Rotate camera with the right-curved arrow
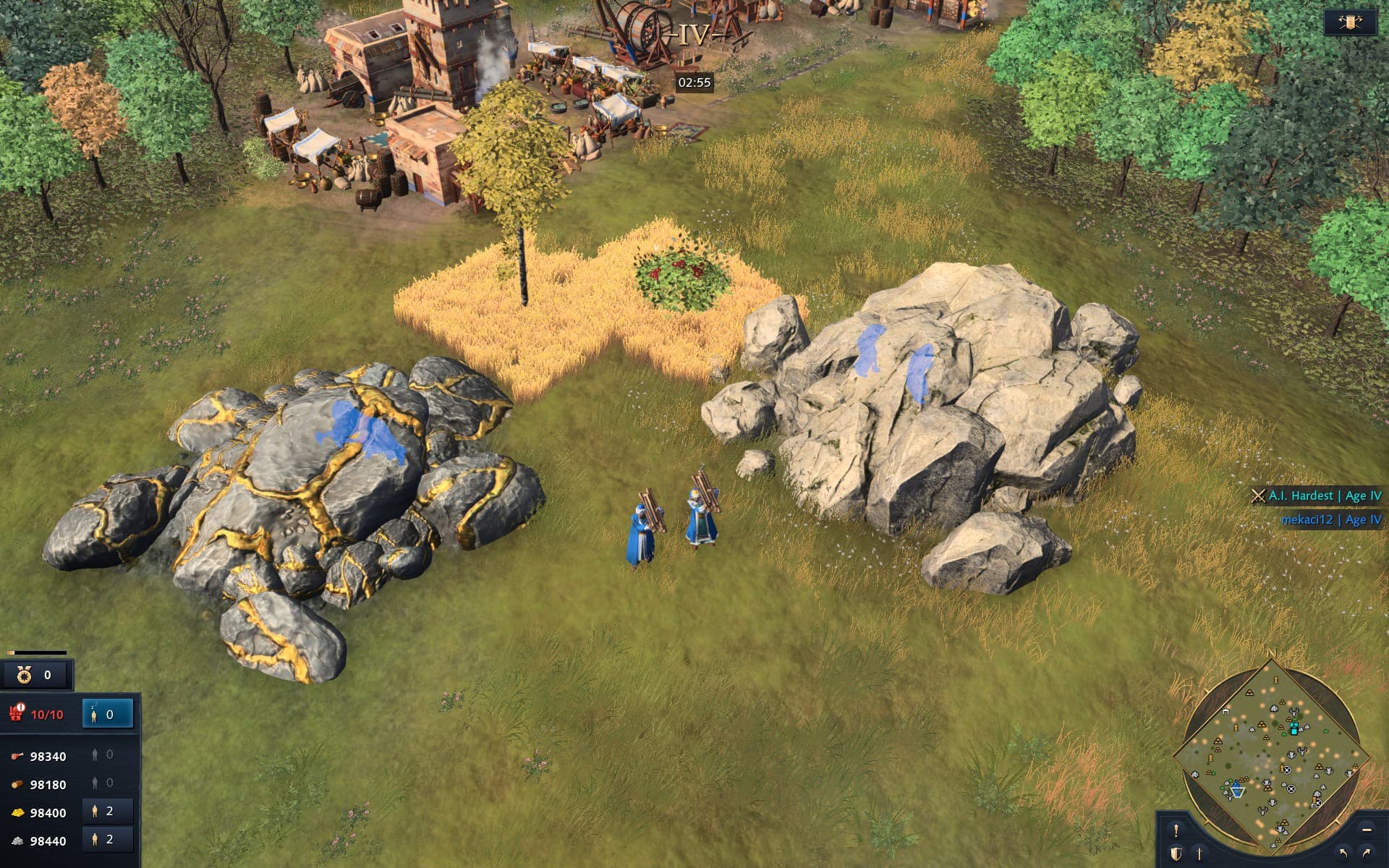Viewport: 1389px width, 868px height. point(1367,854)
